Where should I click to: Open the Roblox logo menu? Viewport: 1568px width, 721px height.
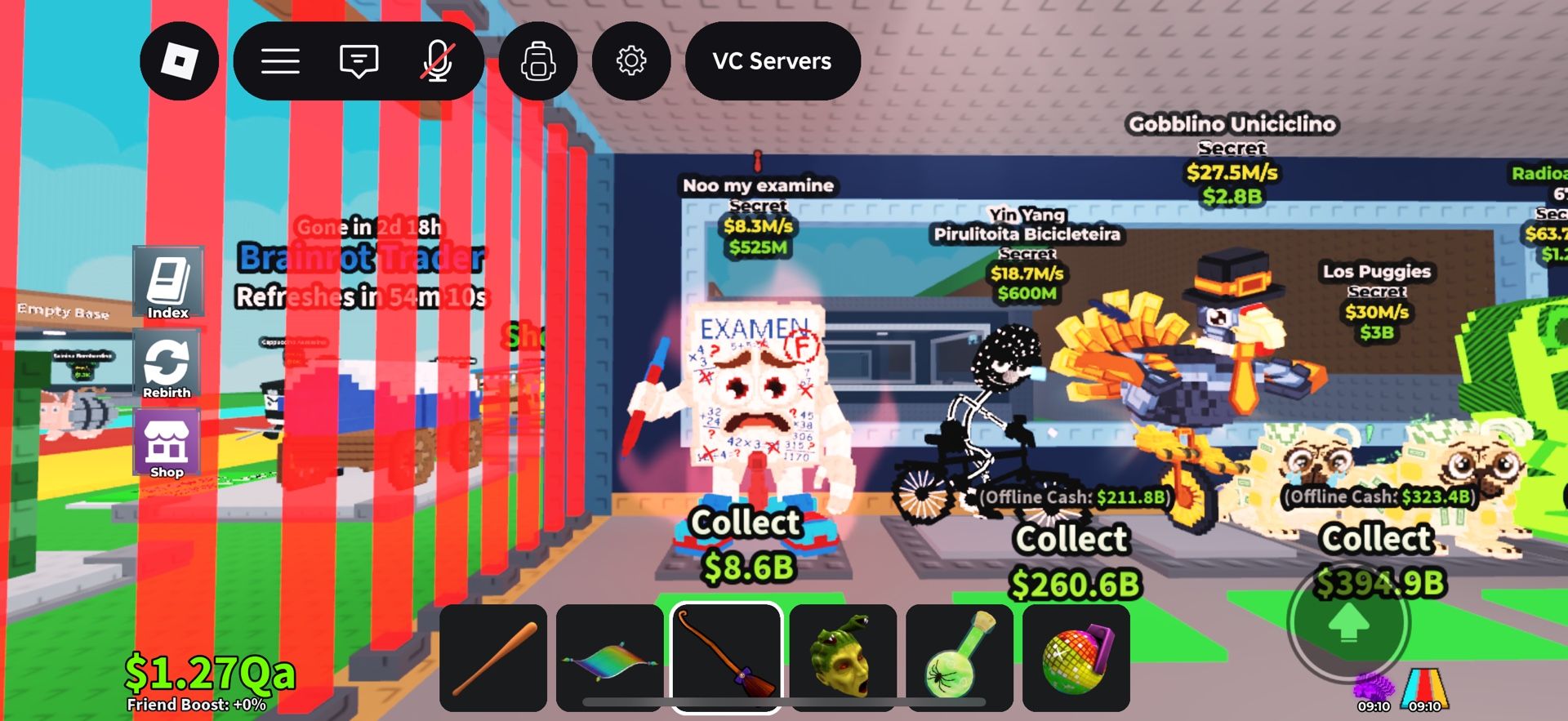(179, 61)
